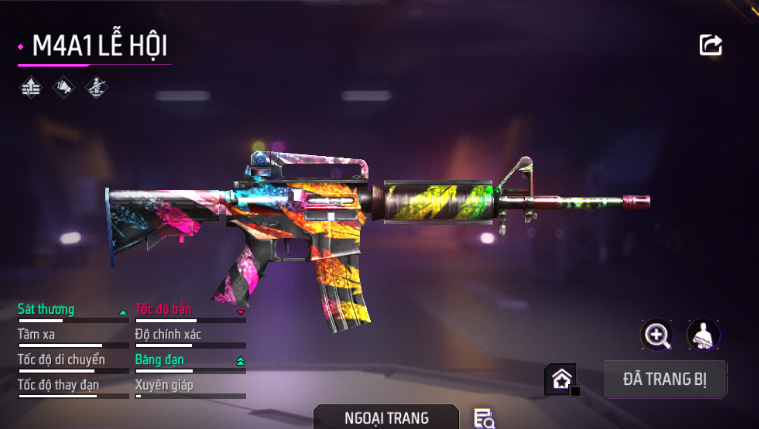Screen dimensions: 759x429
Task: View the running soldier attribute icon
Action: [x=96, y=87]
